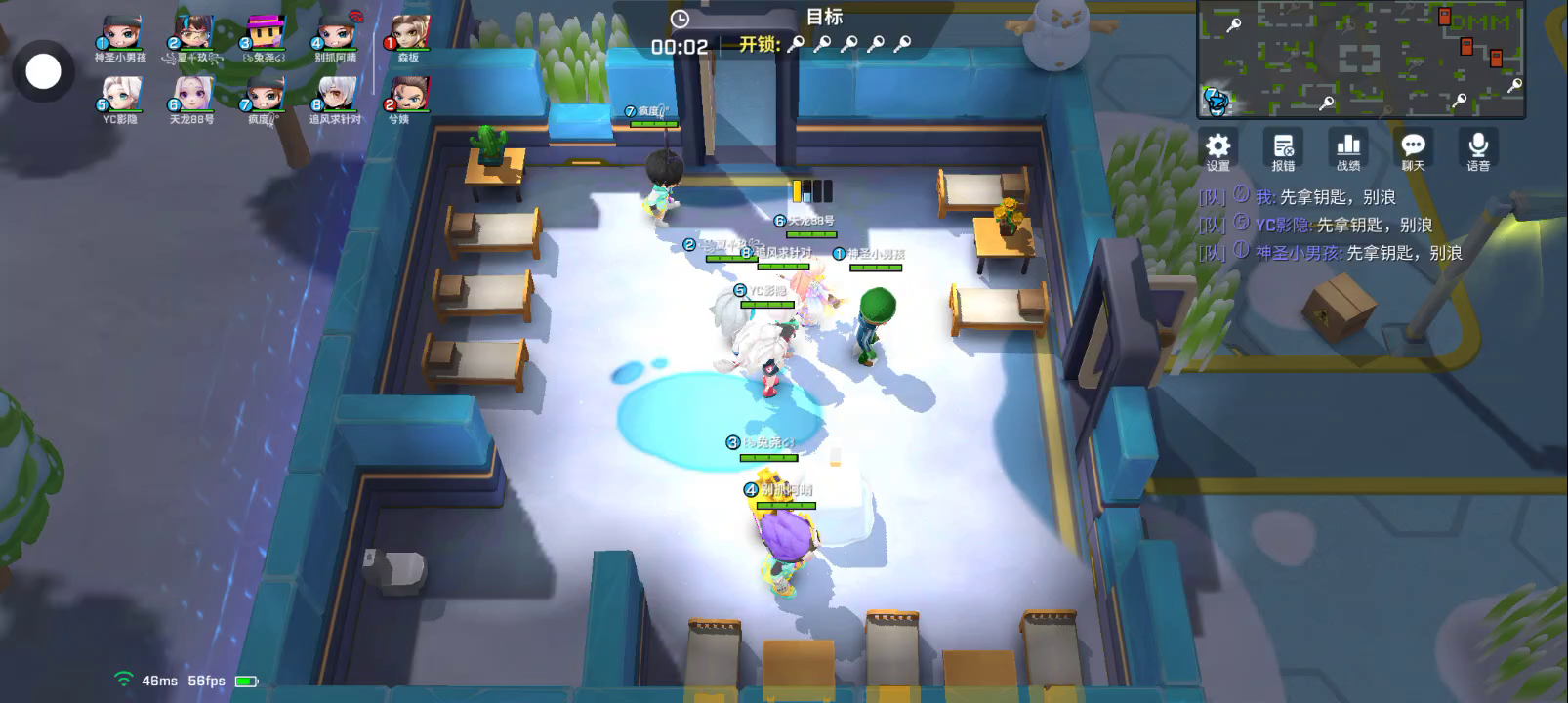Click the 目标 objective tracker
The height and width of the screenshot is (703, 1568).
coord(824,17)
